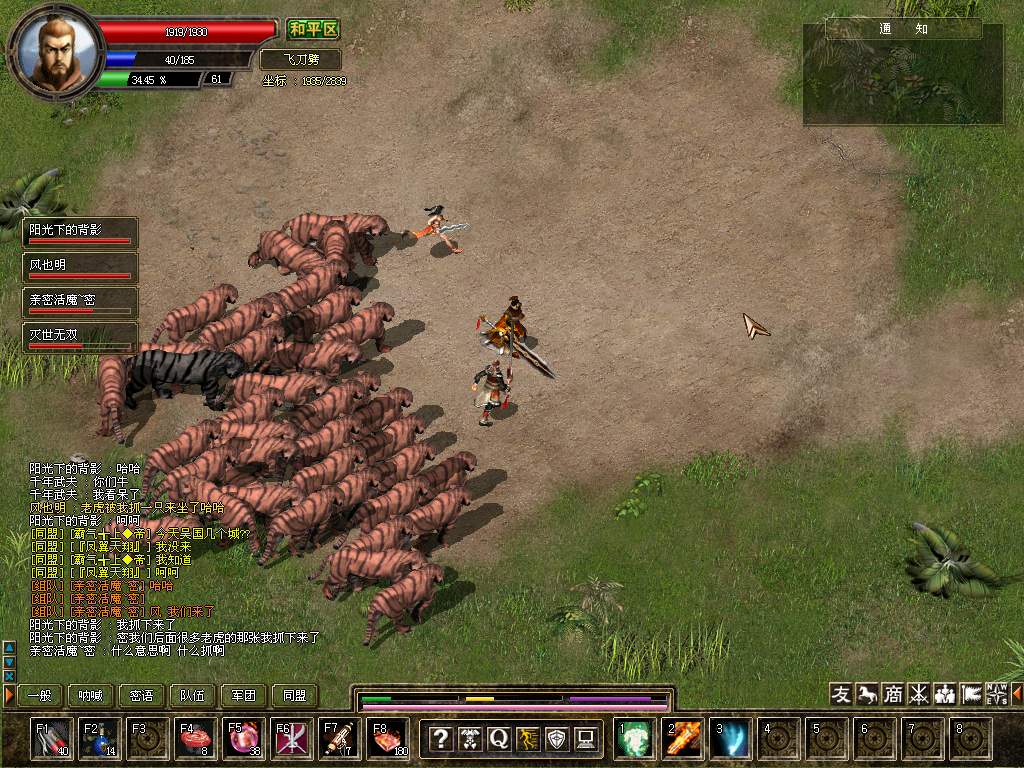Use the F7 scroll item slot
1024x768 pixels.
click(340, 739)
